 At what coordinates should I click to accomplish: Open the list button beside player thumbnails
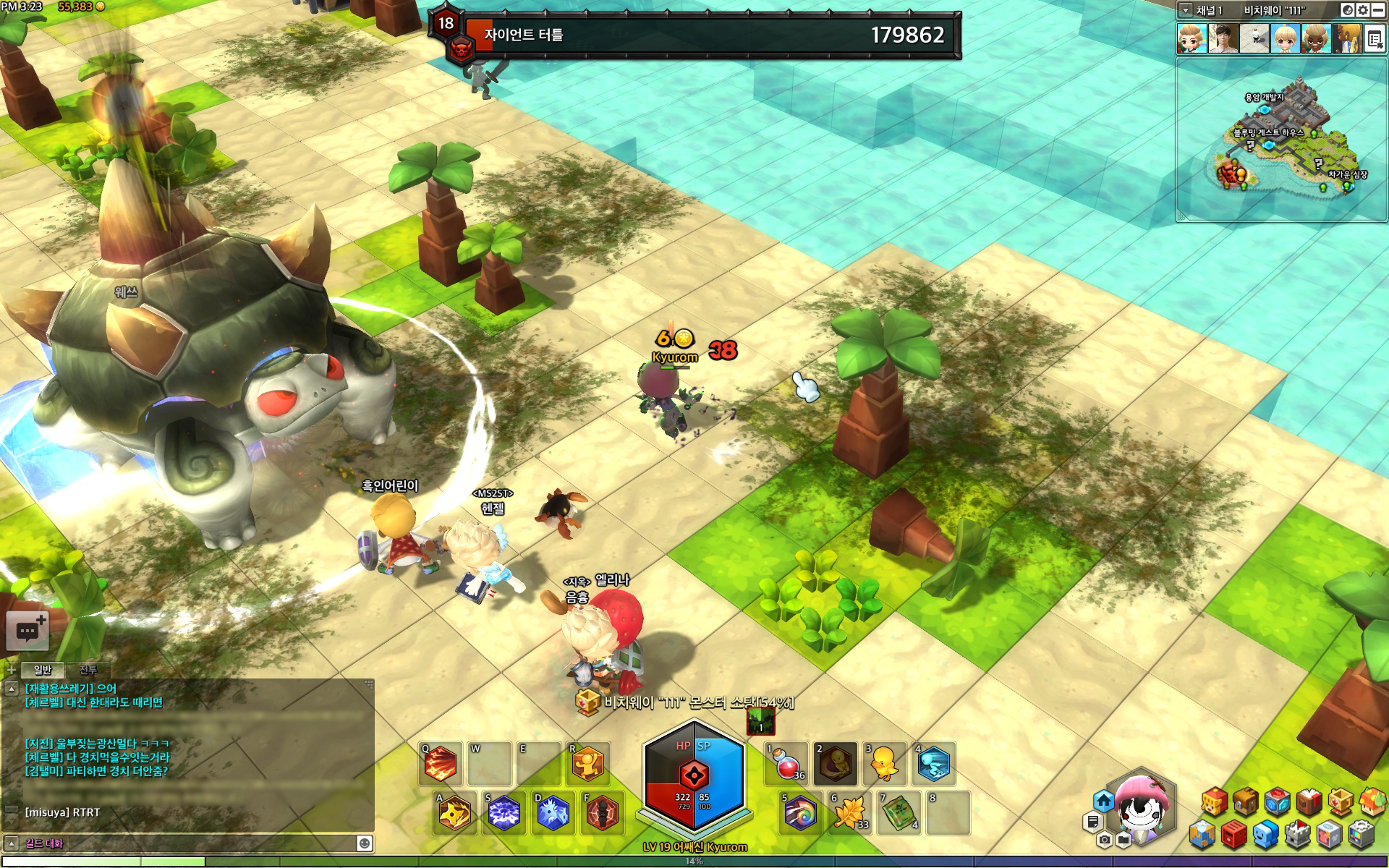pyautogui.click(x=1375, y=39)
